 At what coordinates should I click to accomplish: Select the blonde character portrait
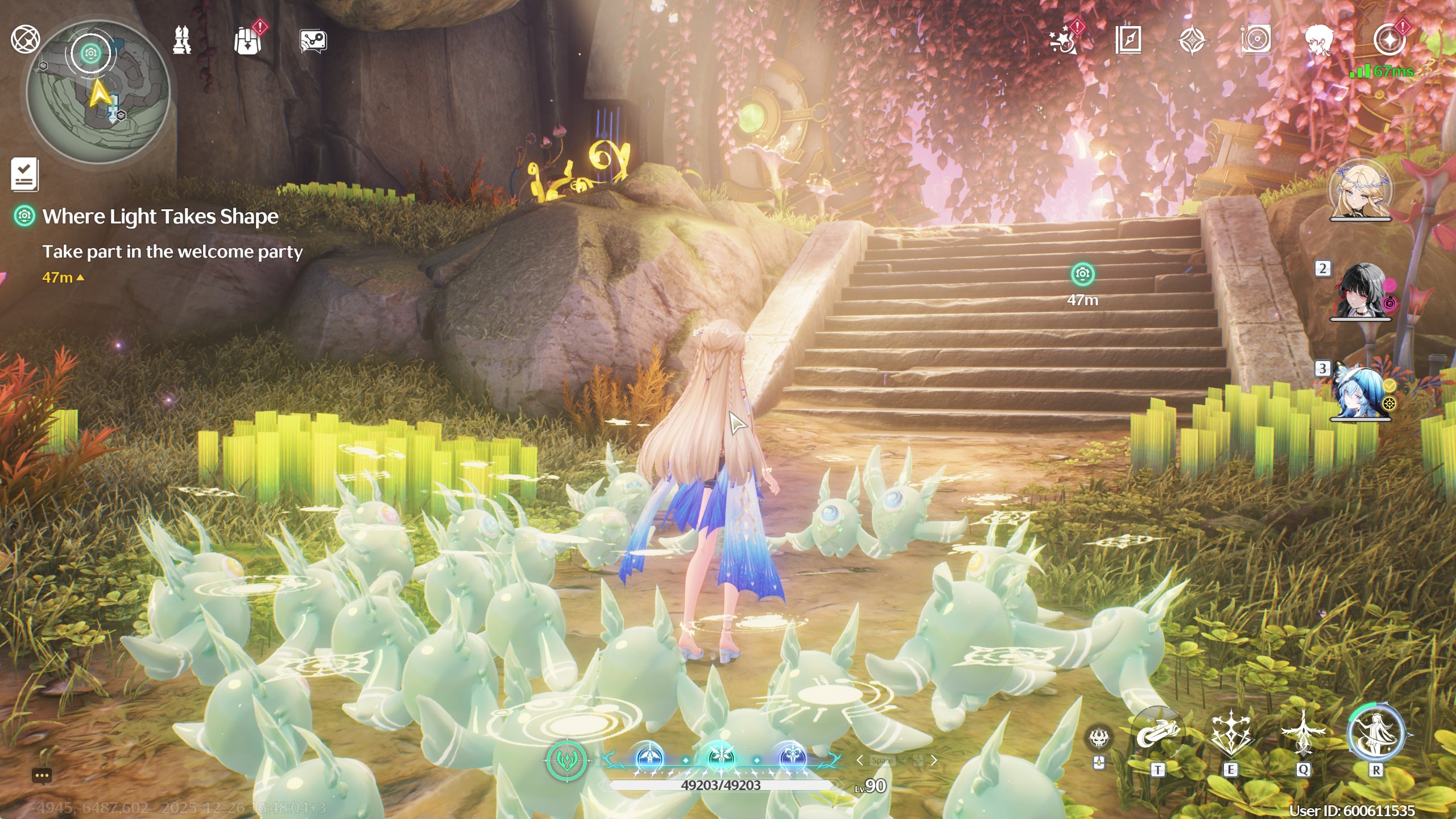click(1360, 191)
